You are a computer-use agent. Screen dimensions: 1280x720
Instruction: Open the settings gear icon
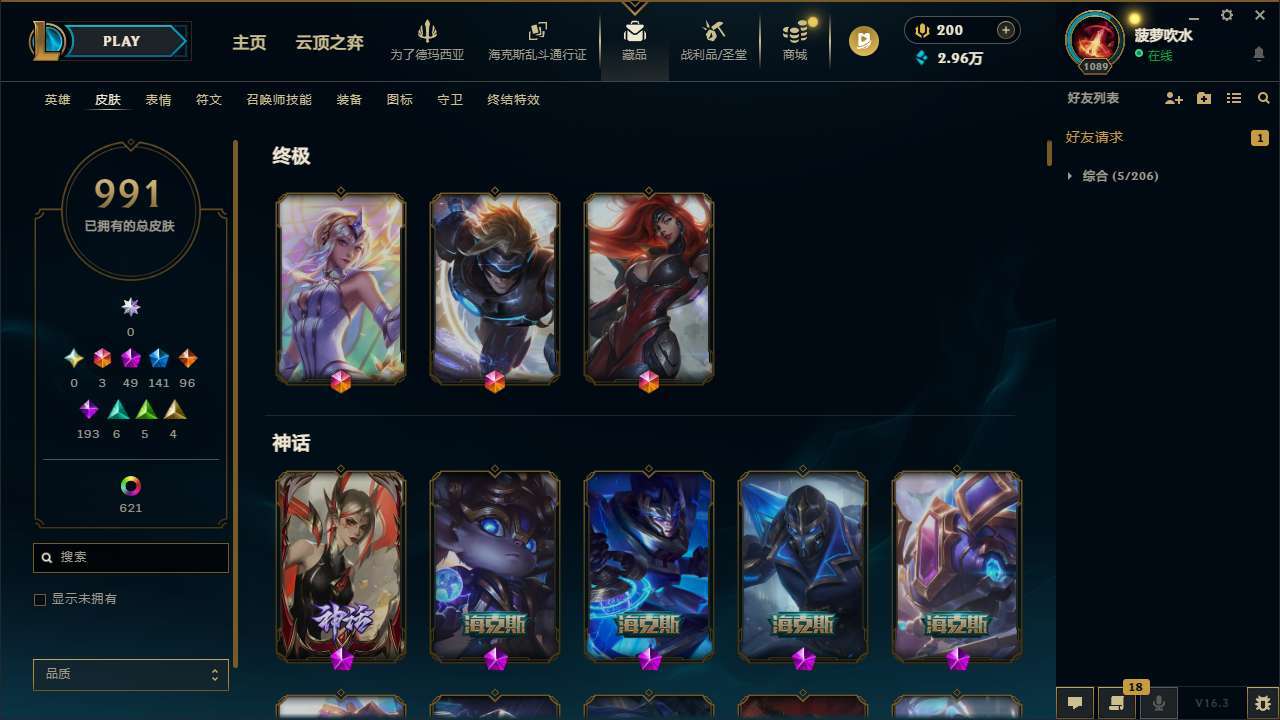click(1226, 15)
